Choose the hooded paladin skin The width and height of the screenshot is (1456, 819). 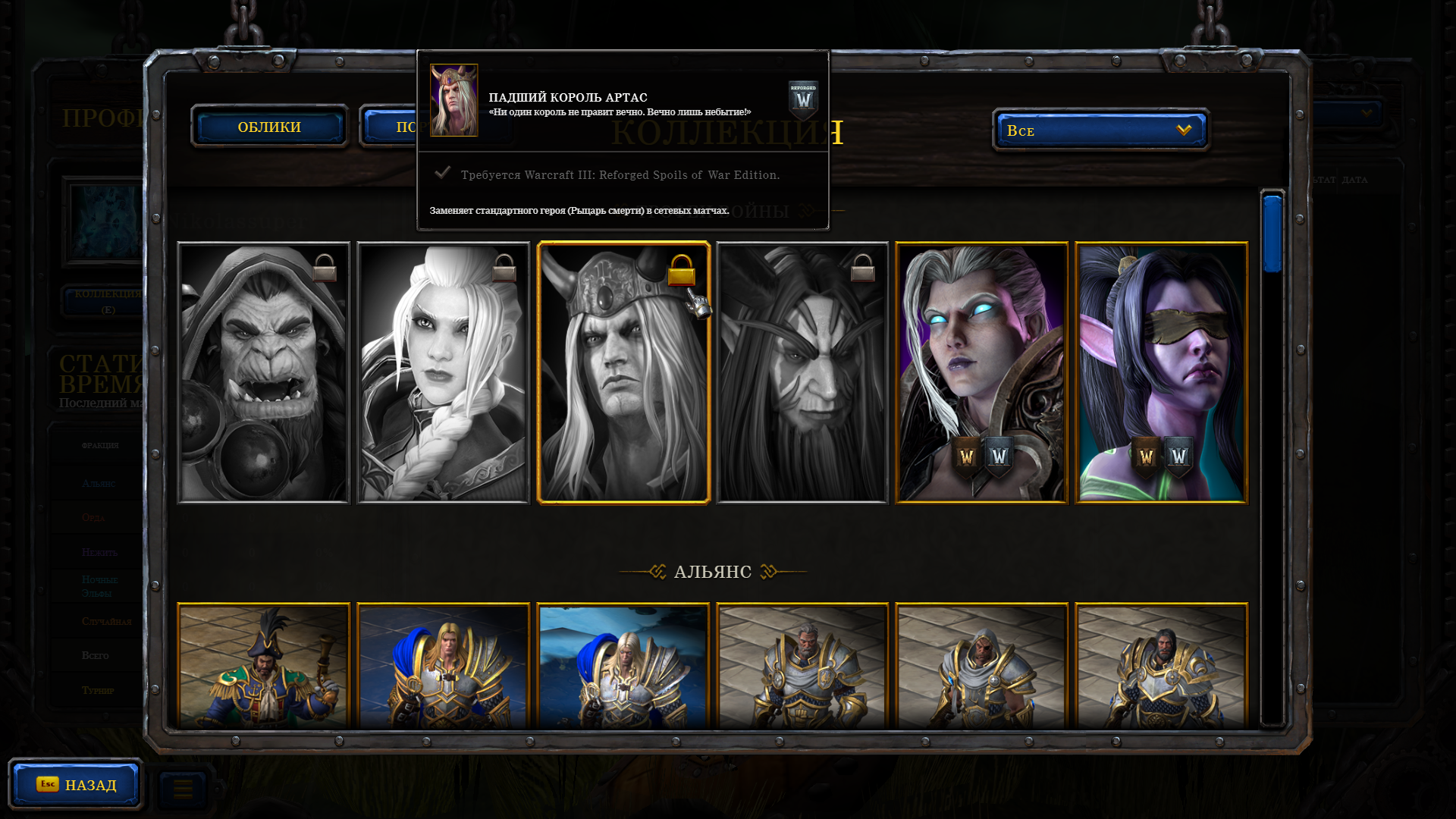981,666
